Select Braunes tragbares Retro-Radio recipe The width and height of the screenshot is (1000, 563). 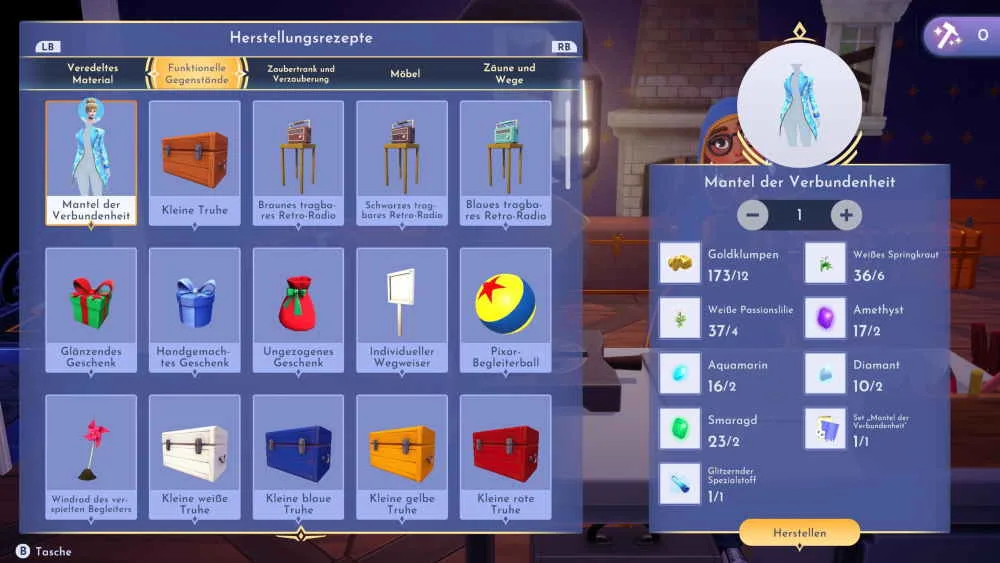click(x=298, y=162)
